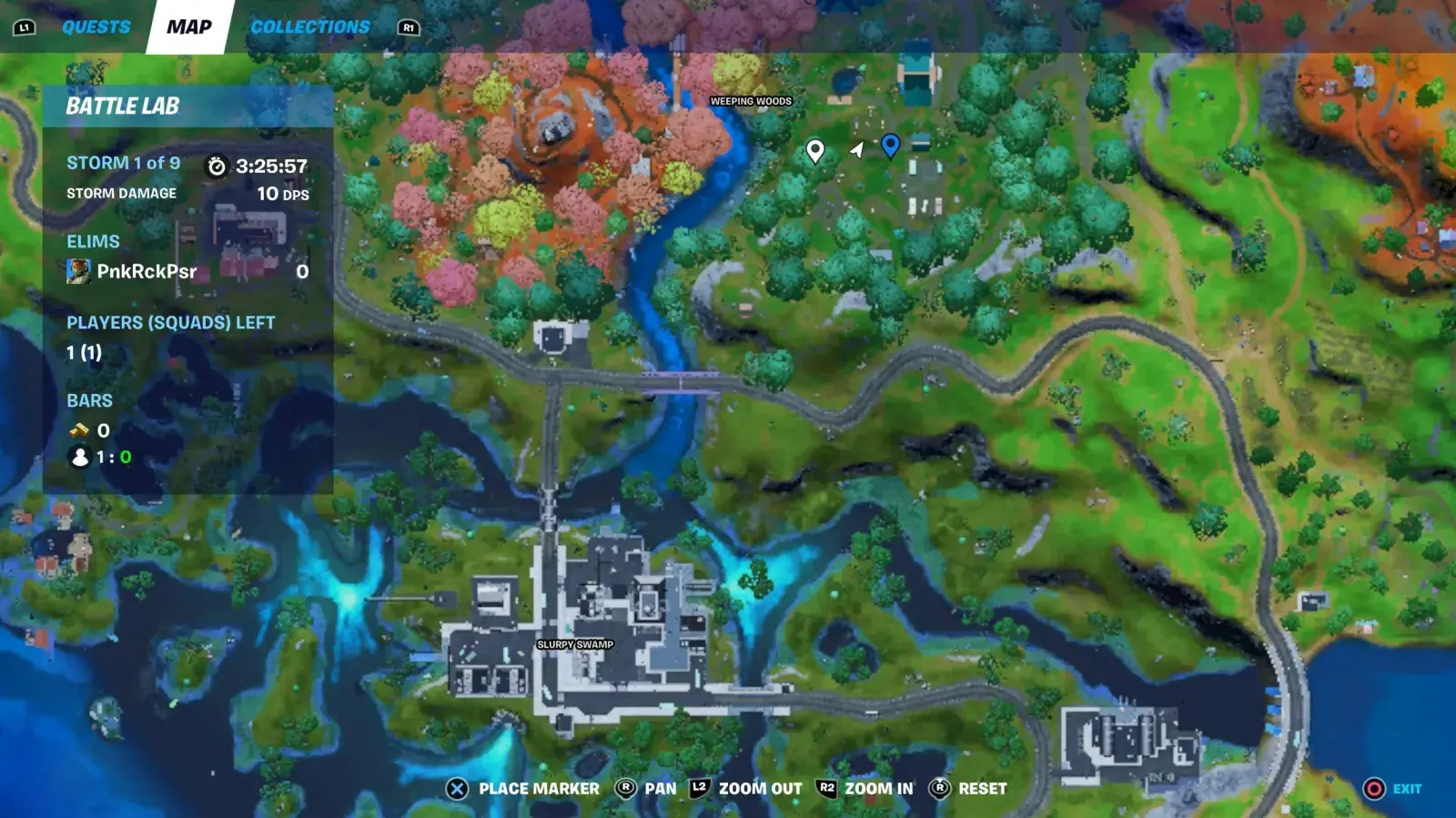Select the Map tab

(x=189, y=27)
